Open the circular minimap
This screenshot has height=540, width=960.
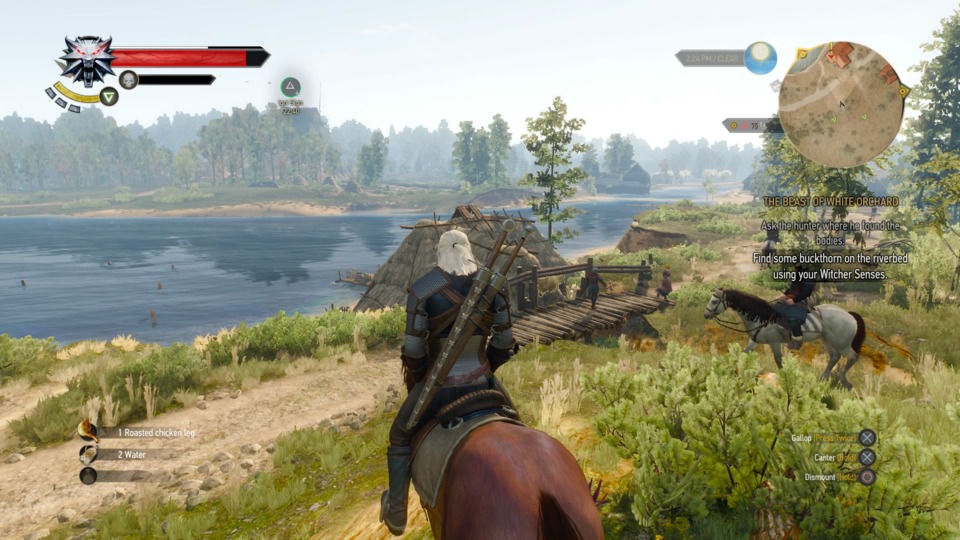842,104
